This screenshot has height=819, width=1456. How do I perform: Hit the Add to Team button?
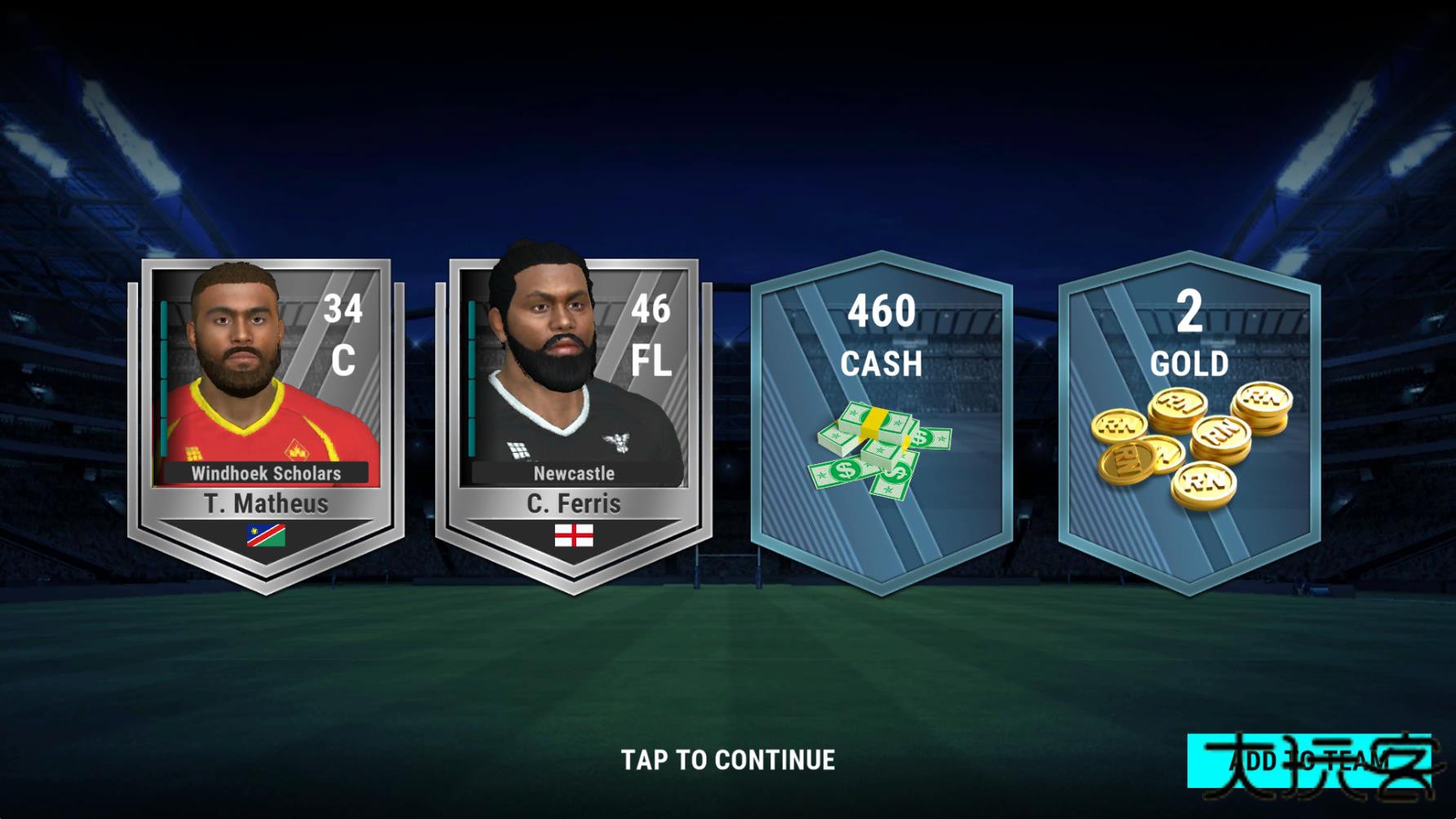[x=1308, y=762]
